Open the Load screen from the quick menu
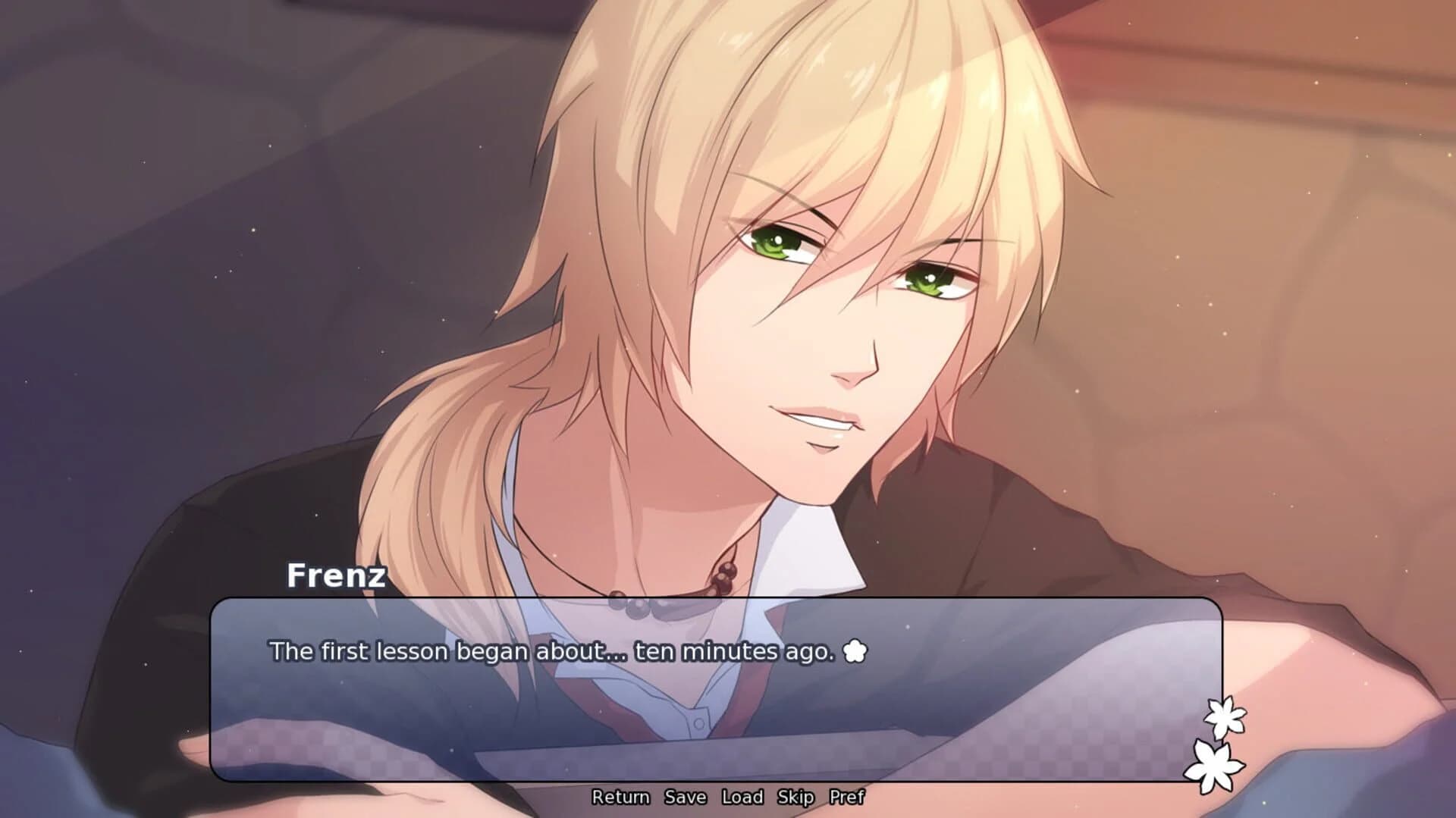 click(x=745, y=798)
